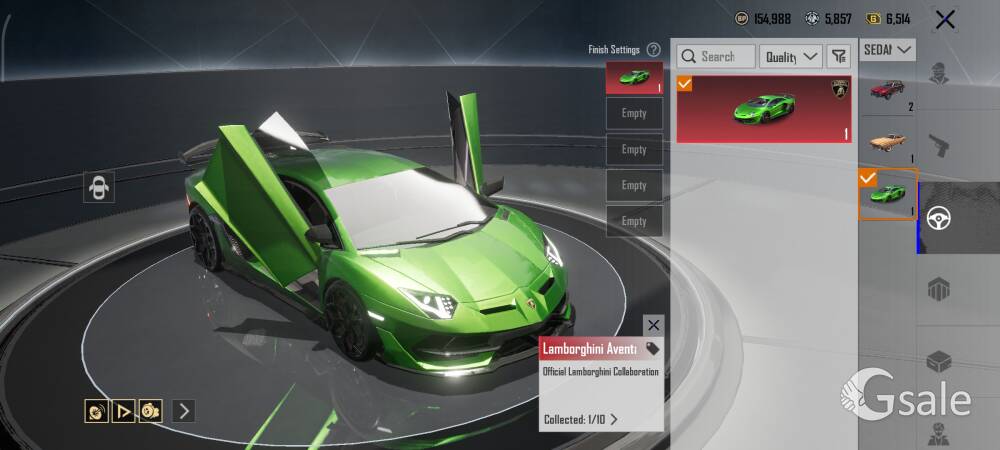Select the equipped Lamborghini finish slot
The width and height of the screenshot is (1000, 450).
tap(634, 78)
